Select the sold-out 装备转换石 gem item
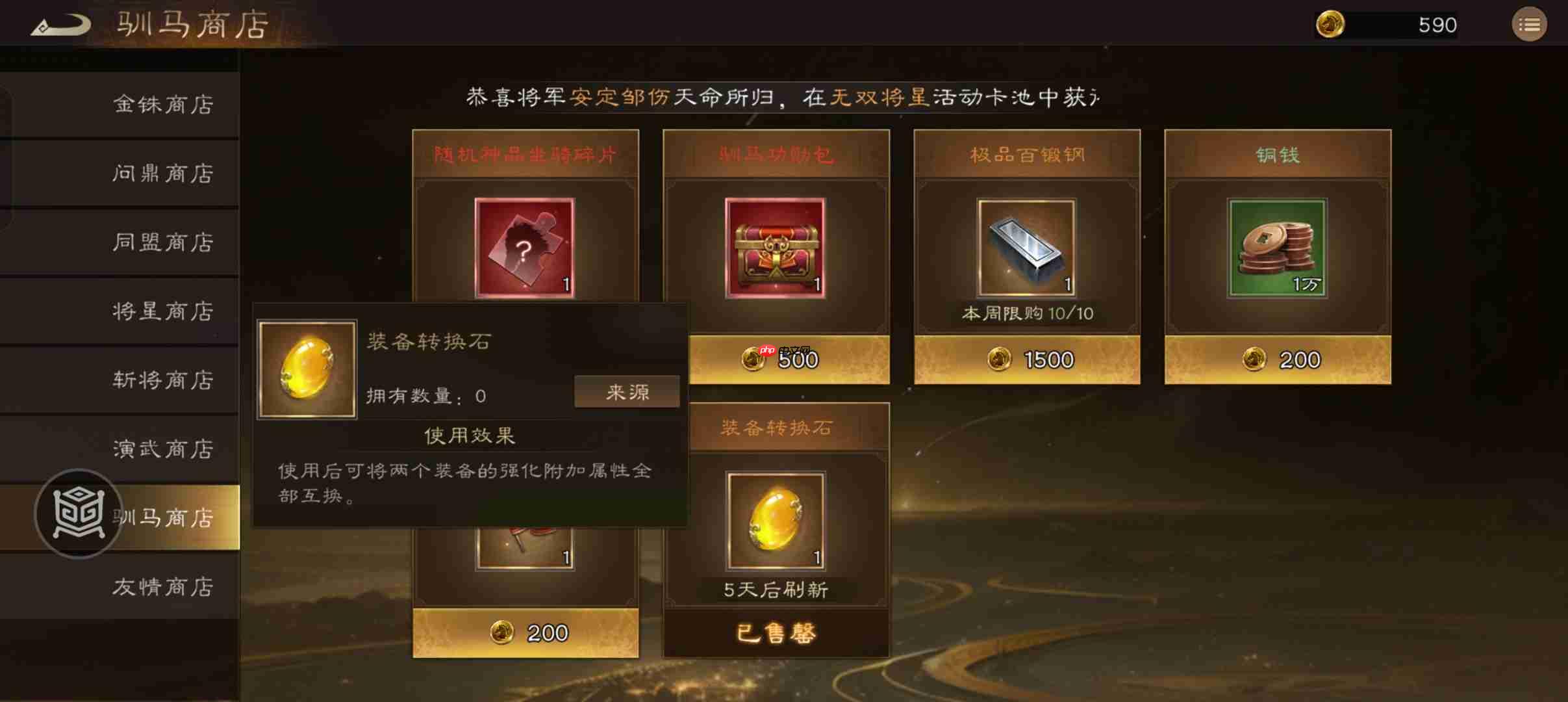Image resolution: width=1568 pixels, height=702 pixels. click(776, 520)
